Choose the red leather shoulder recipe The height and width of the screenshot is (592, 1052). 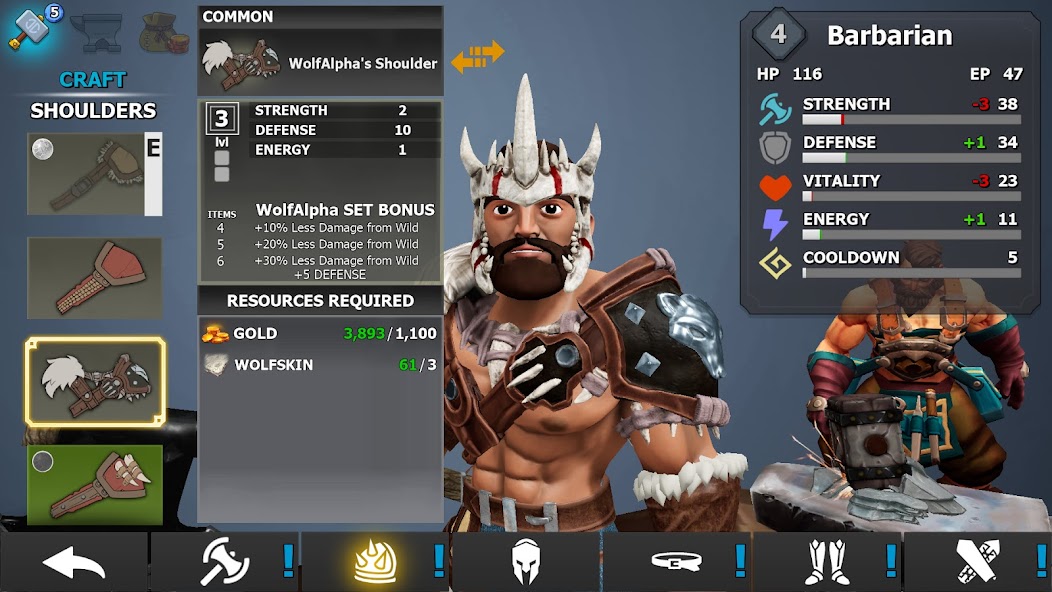tap(94, 277)
